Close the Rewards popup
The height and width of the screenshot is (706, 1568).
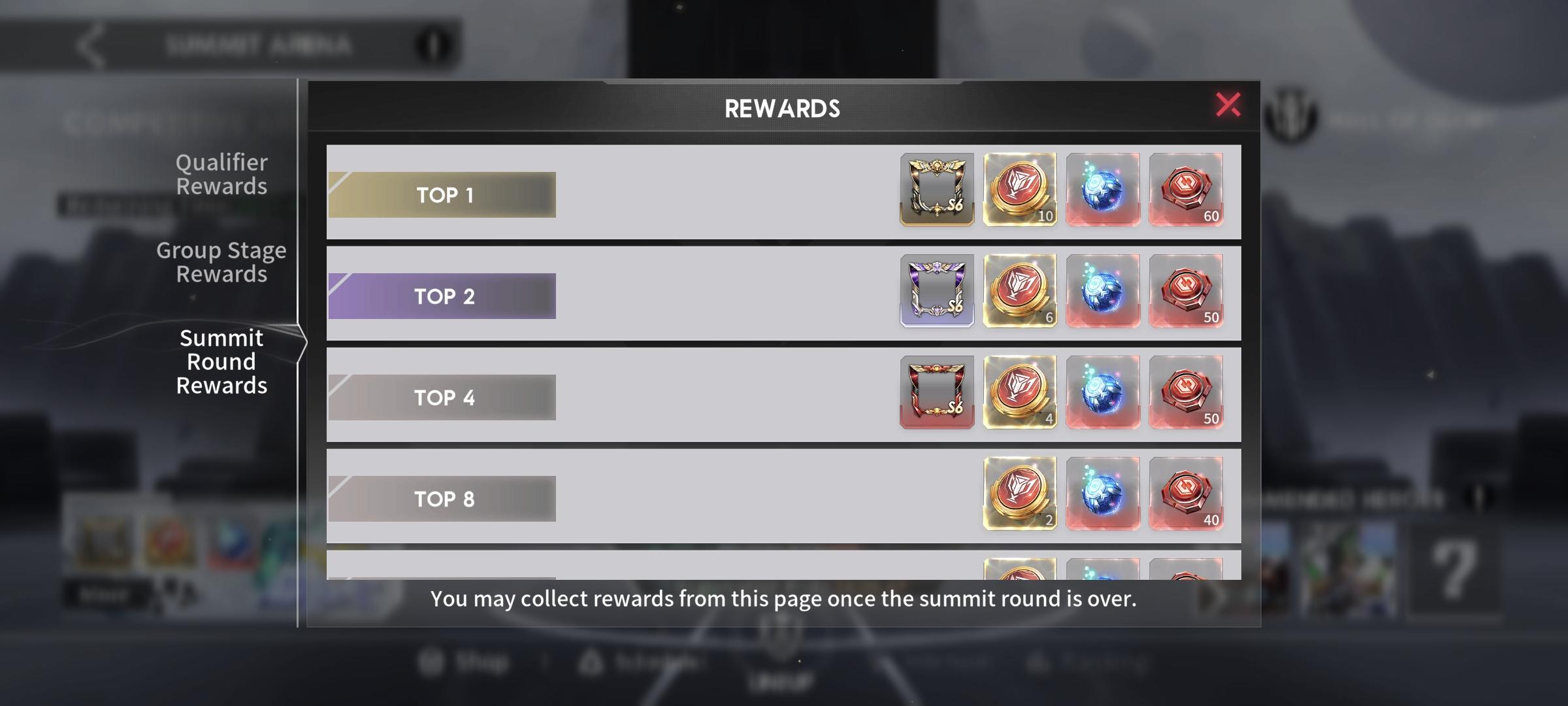(x=1227, y=107)
